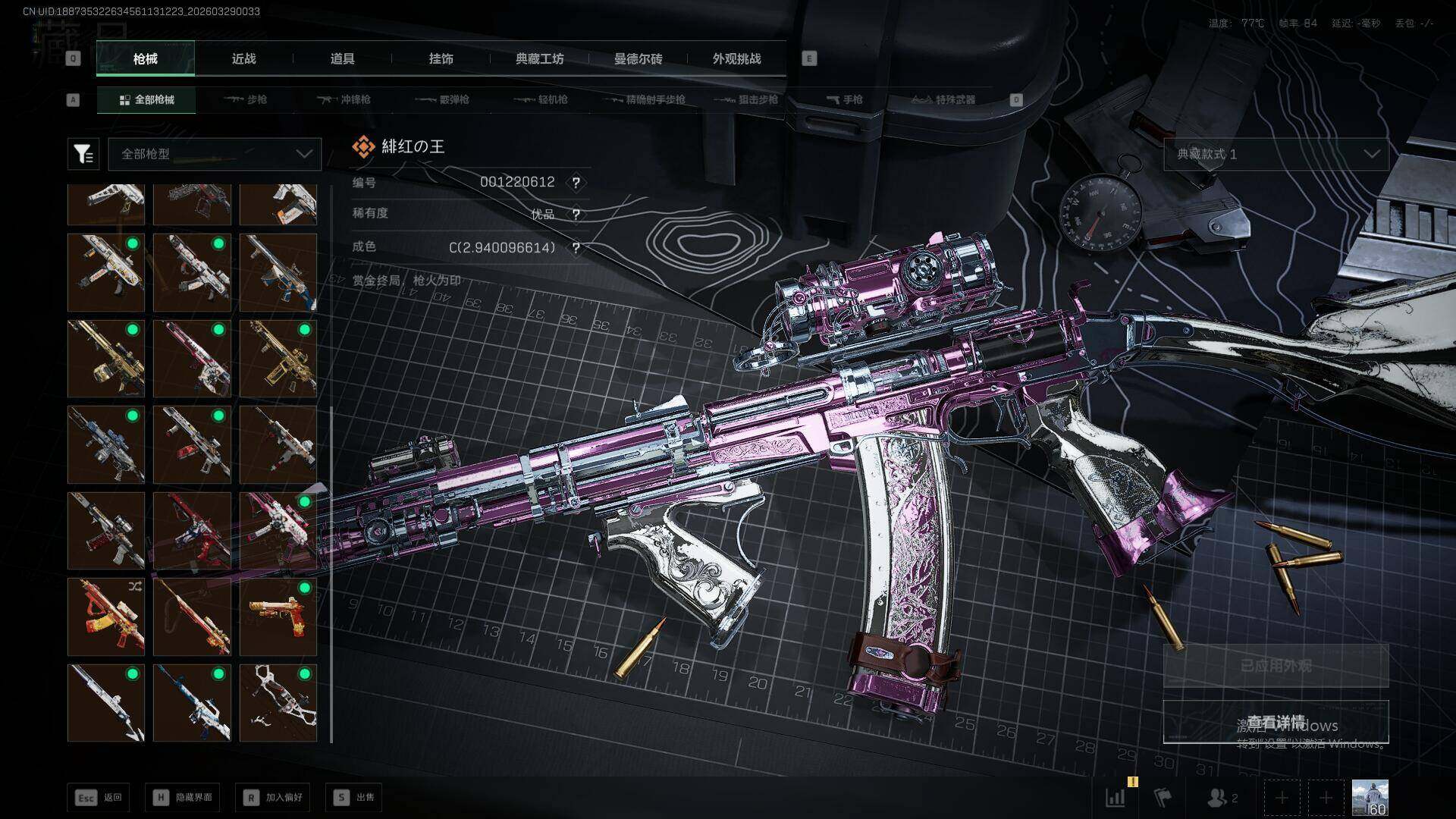Click the 查看详情 details button

click(1276, 722)
